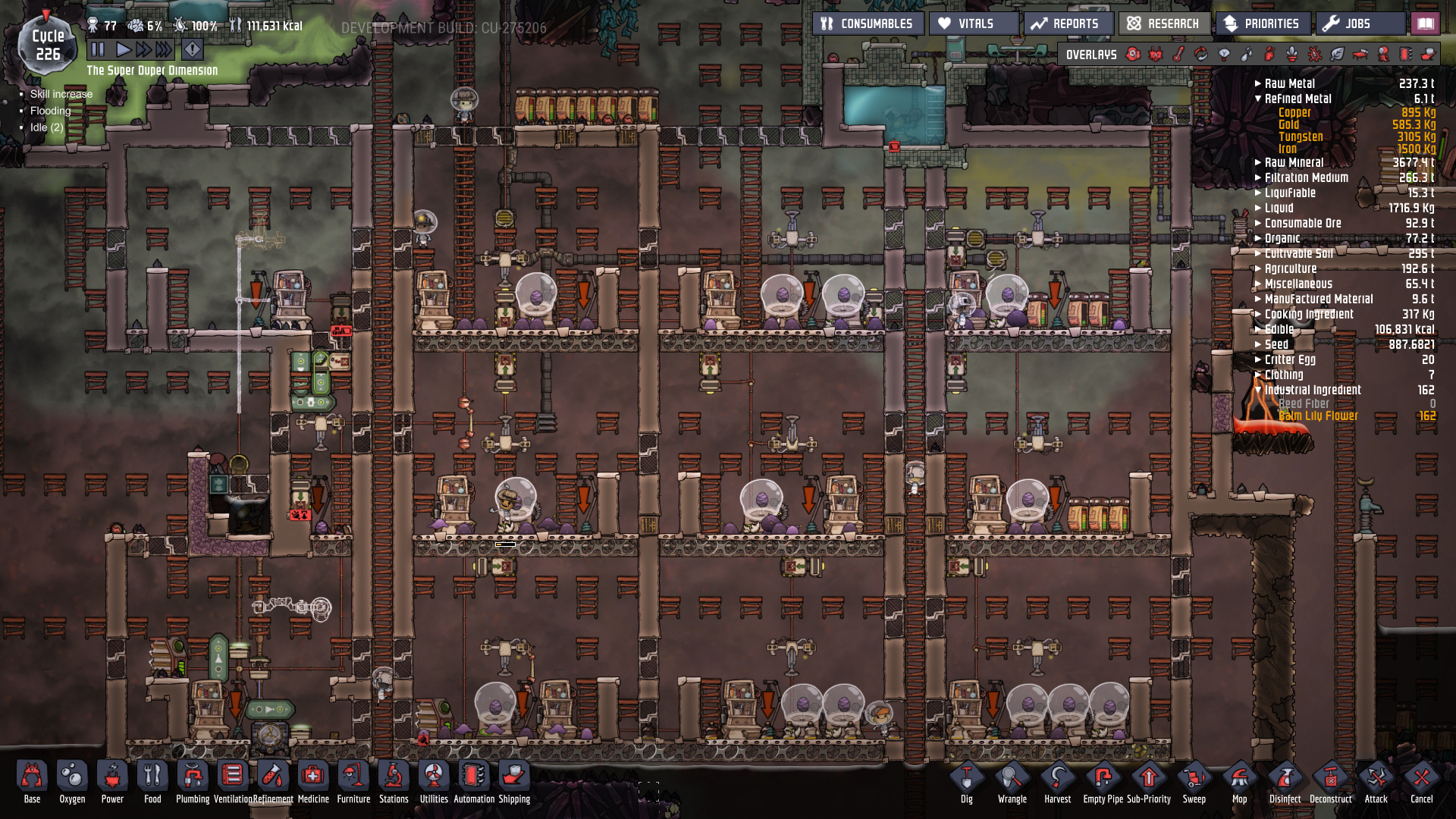1456x819 pixels.
Task: Expand the Raw Mineral resource category
Action: 1258,162
